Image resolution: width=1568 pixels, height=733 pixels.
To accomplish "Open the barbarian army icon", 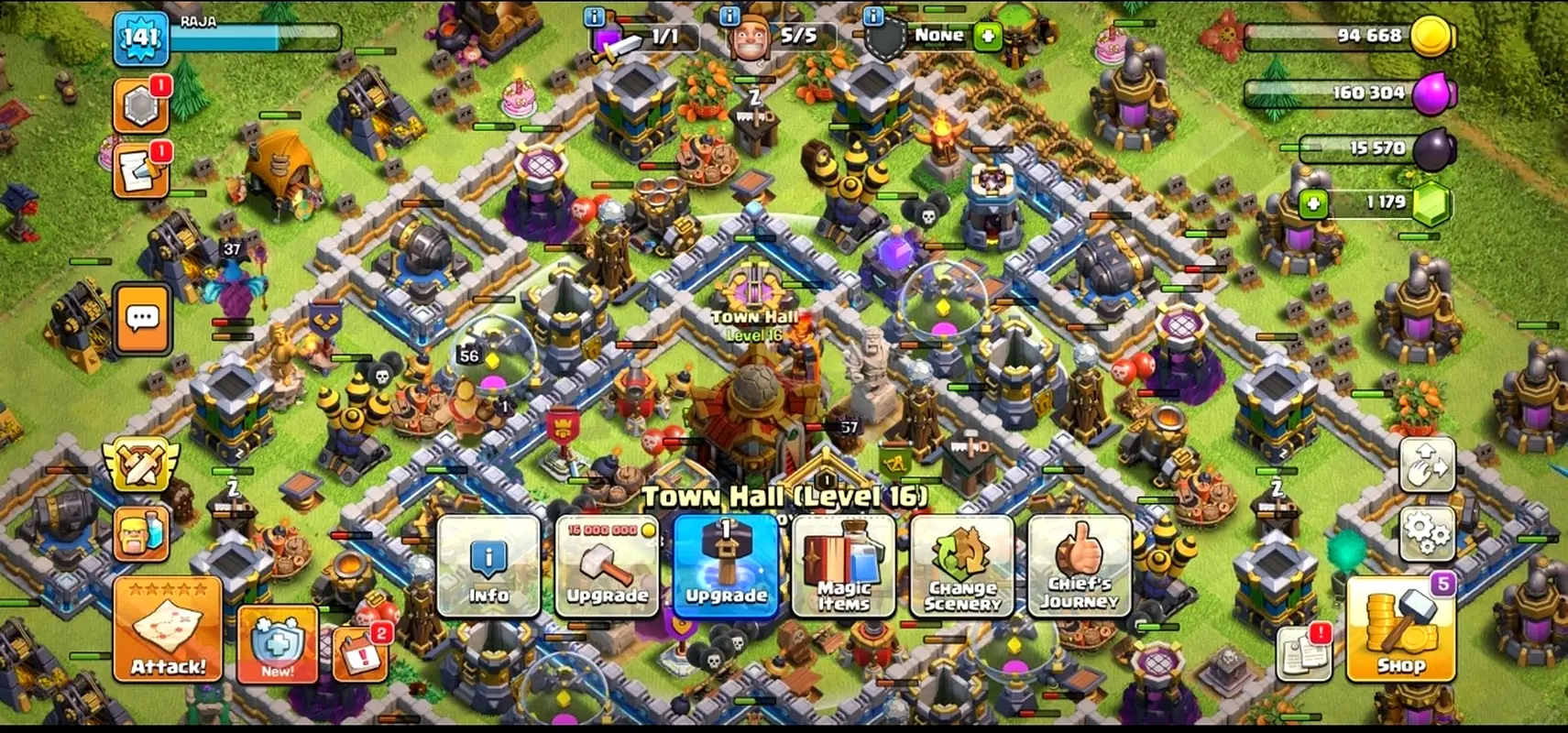I will point(141,532).
